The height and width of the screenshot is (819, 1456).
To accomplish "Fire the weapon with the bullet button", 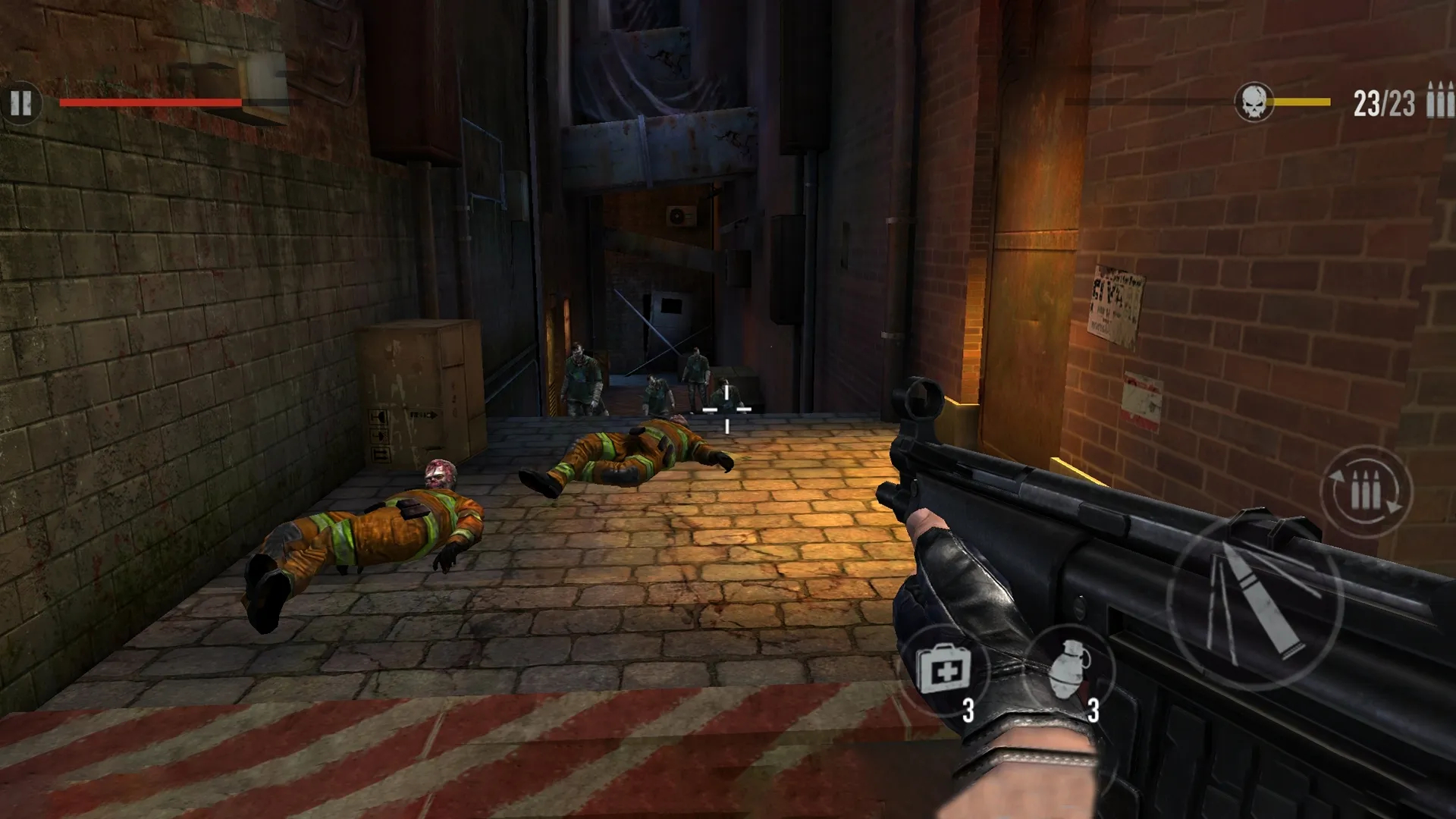I will [1254, 601].
